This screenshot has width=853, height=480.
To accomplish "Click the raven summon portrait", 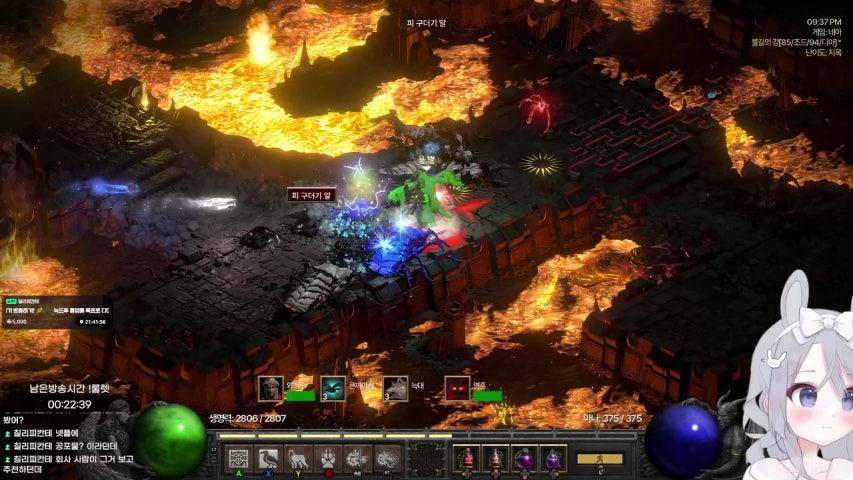I will (x=332, y=388).
